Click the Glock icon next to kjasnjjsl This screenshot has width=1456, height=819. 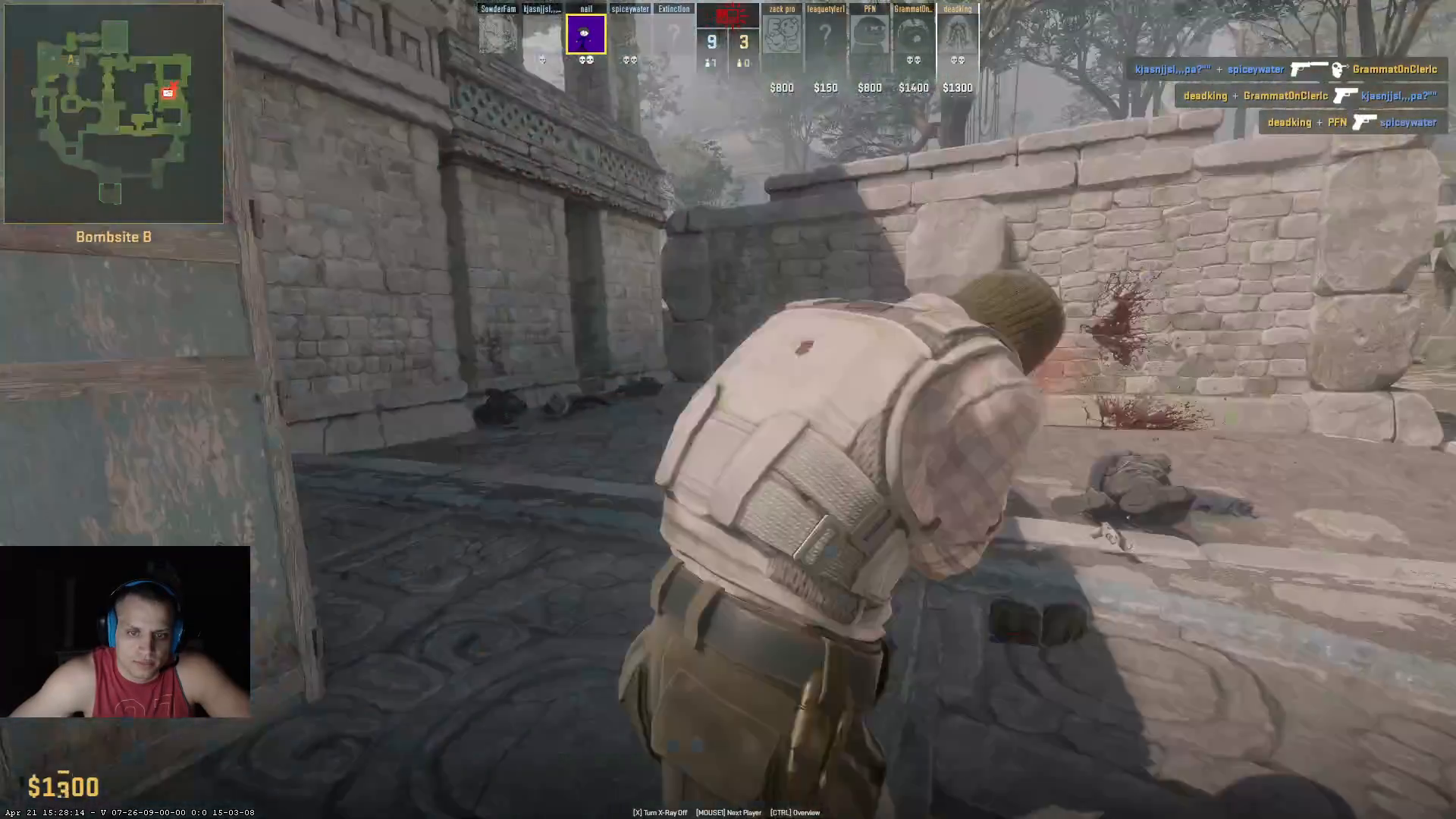point(1345,96)
